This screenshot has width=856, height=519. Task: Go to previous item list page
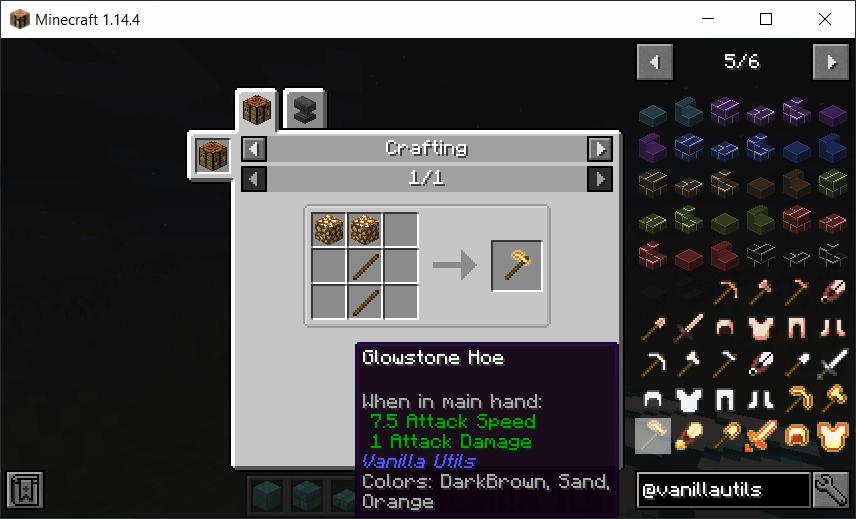click(654, 62)
